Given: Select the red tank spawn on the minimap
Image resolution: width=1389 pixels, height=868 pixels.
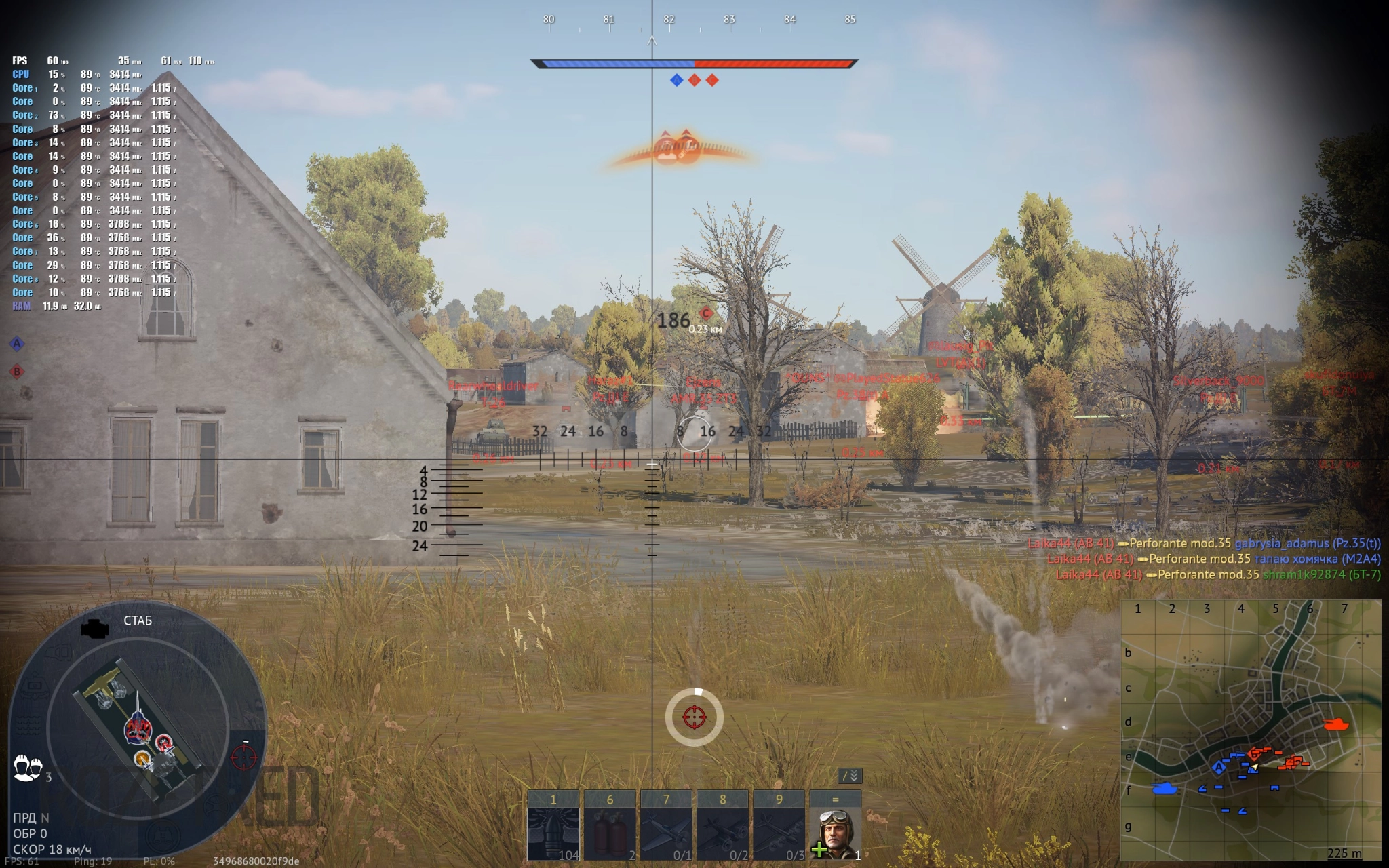Looking at the screenshot, I should pos(1336,724).
